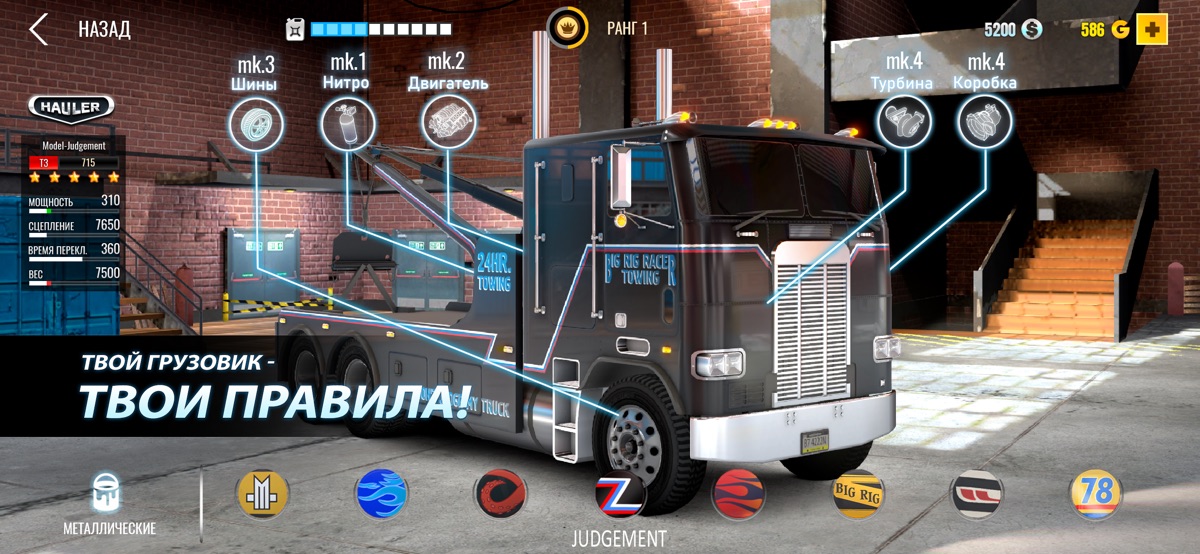This screenshot has height=554, width=1200.
Task: Tap the fuel canister icon
Action: pyautogui.click(x=296, y=29)
